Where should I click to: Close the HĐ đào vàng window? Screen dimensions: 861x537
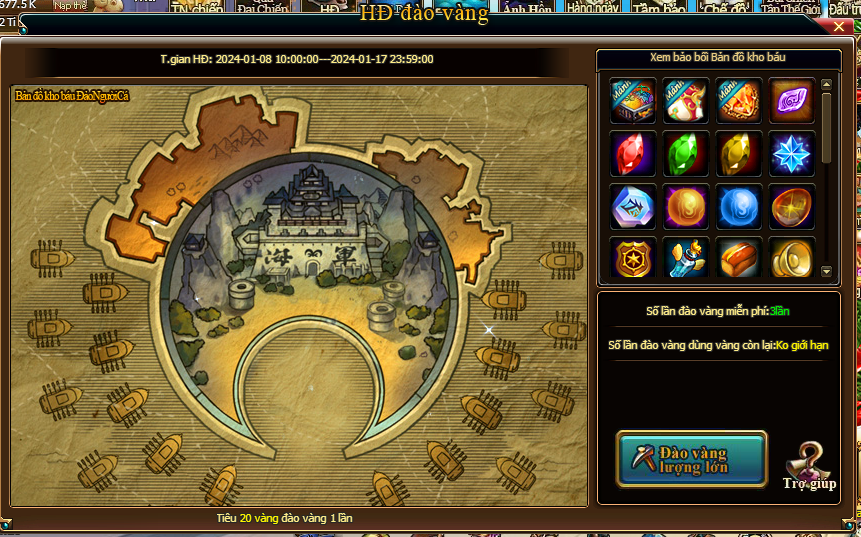(839, 28)
